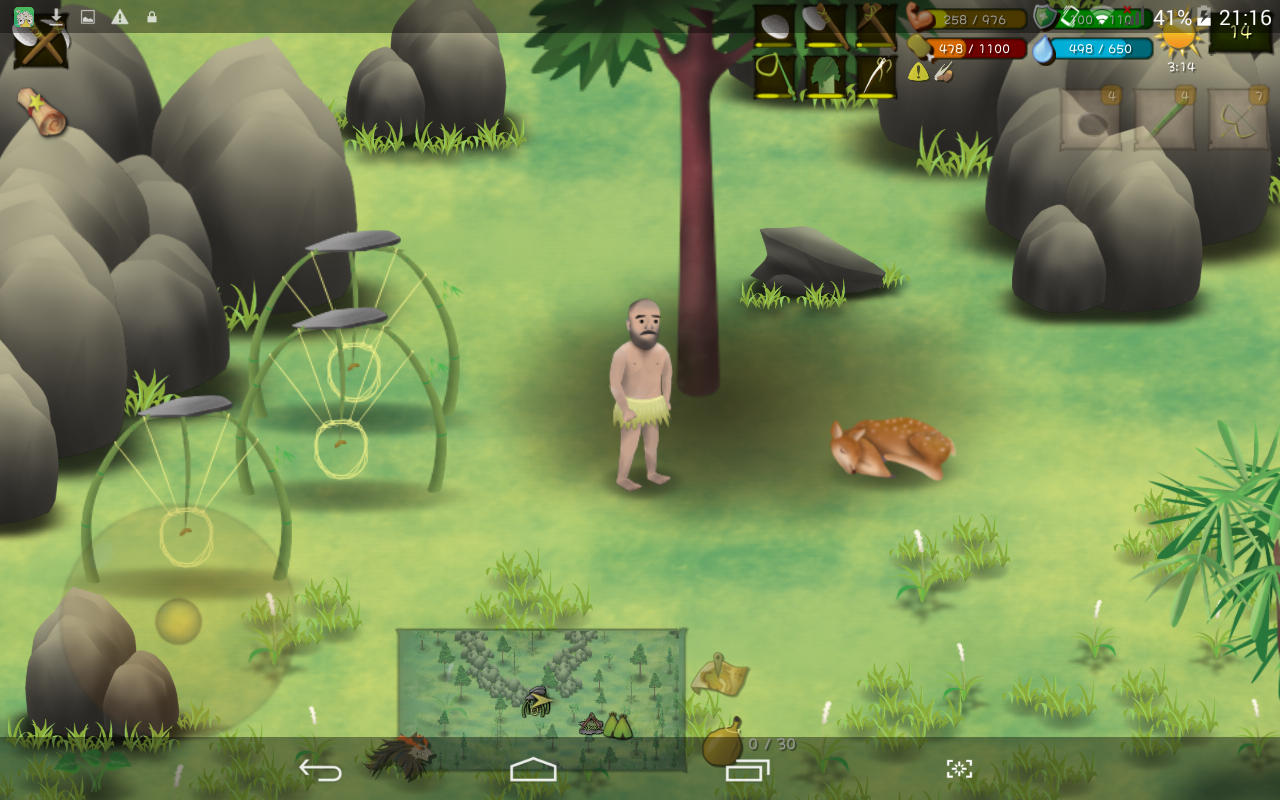Choose the bamboo stick quick-build slot
Image resolution: width=1280 pixels, height=800 pixels.
(x=1164, y=121)
